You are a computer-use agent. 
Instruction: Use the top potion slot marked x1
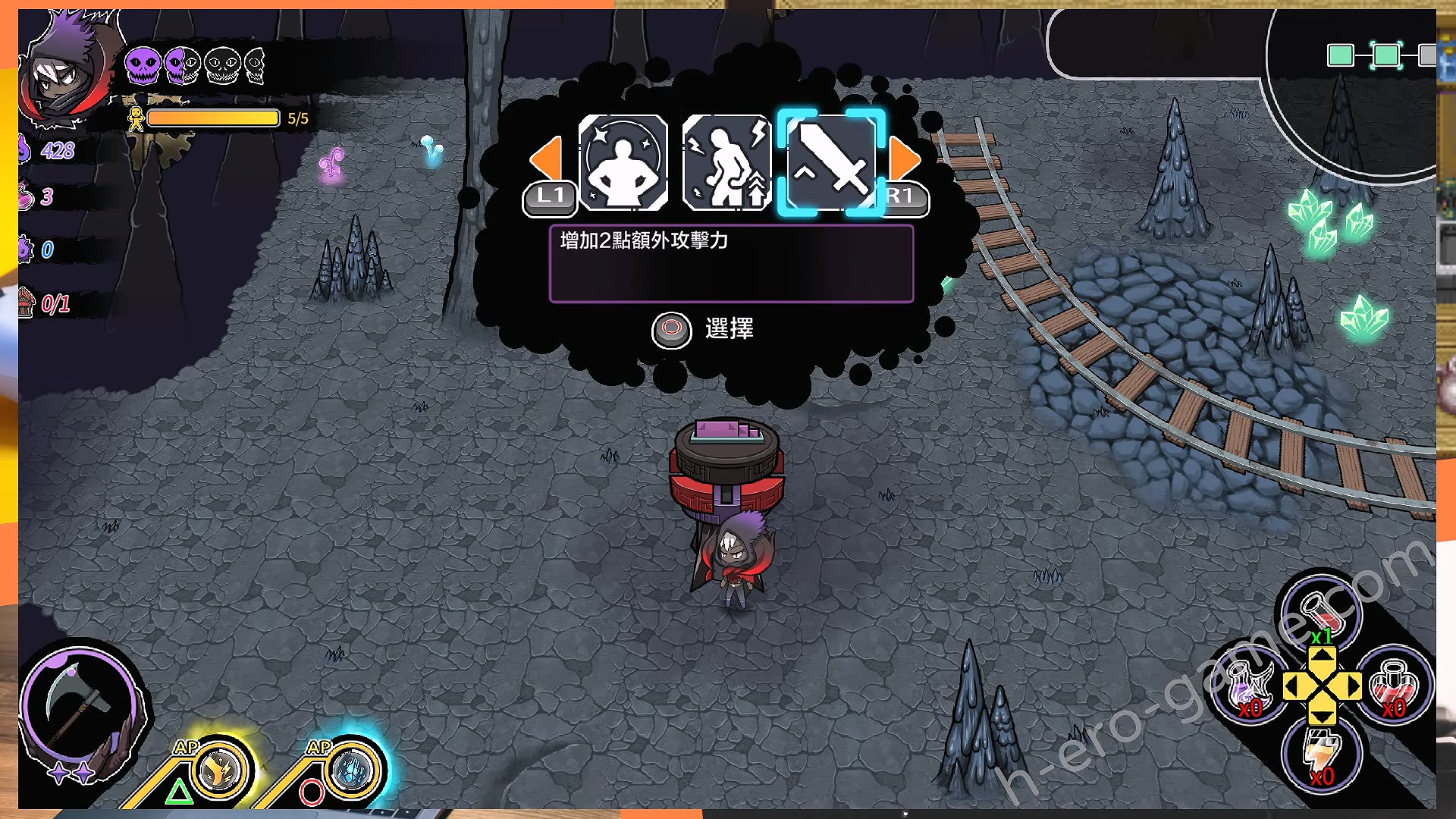coord(1322,611)
